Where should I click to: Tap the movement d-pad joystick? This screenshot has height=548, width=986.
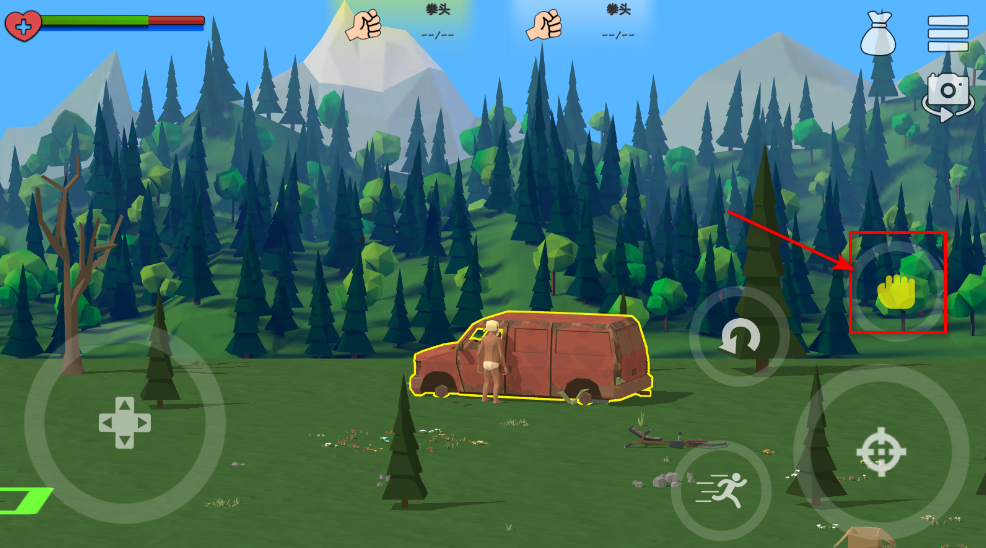pos(124,422)
